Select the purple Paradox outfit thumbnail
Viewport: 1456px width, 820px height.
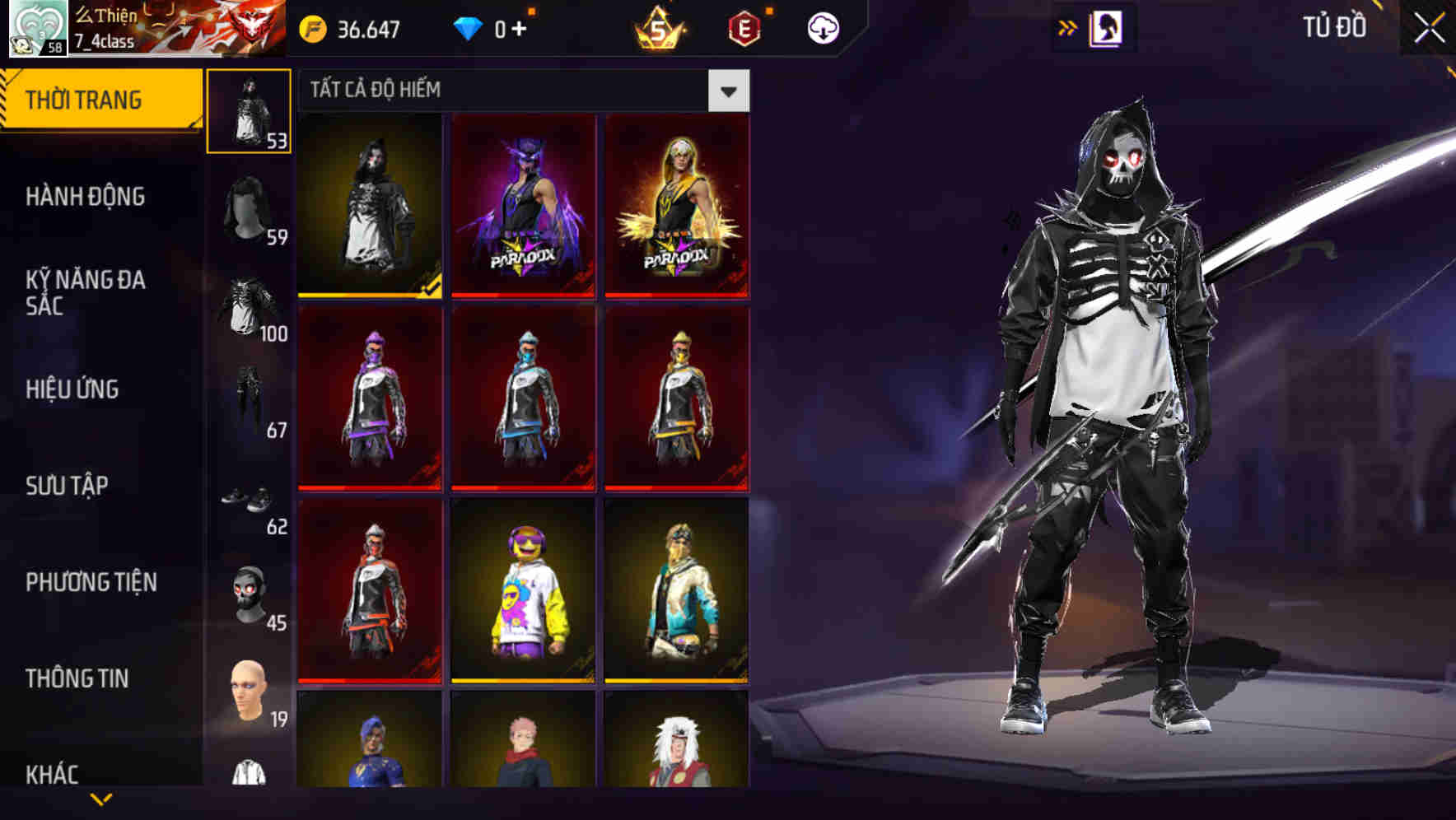point(524,205)
